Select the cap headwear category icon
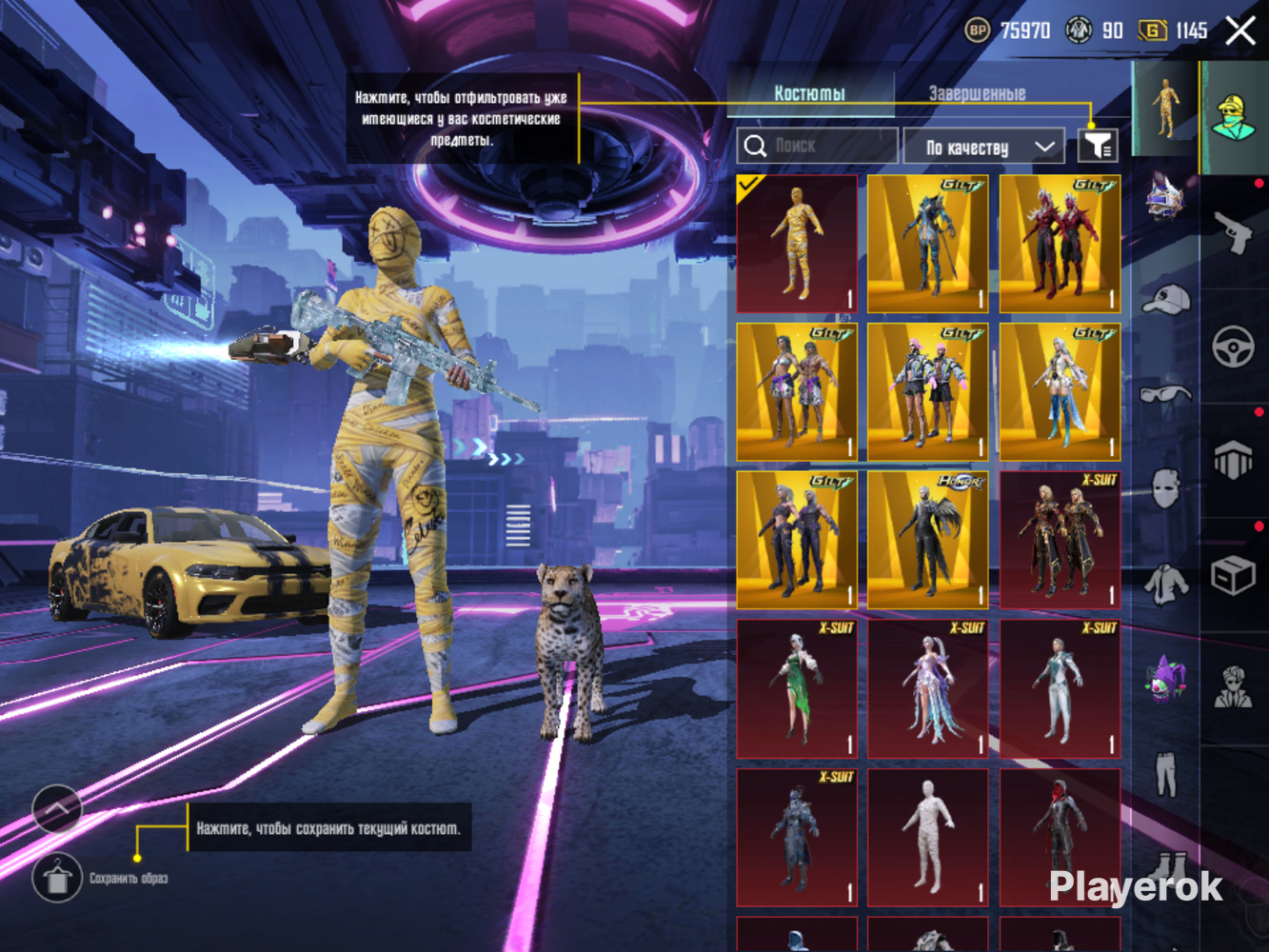 pos(1166,299)
